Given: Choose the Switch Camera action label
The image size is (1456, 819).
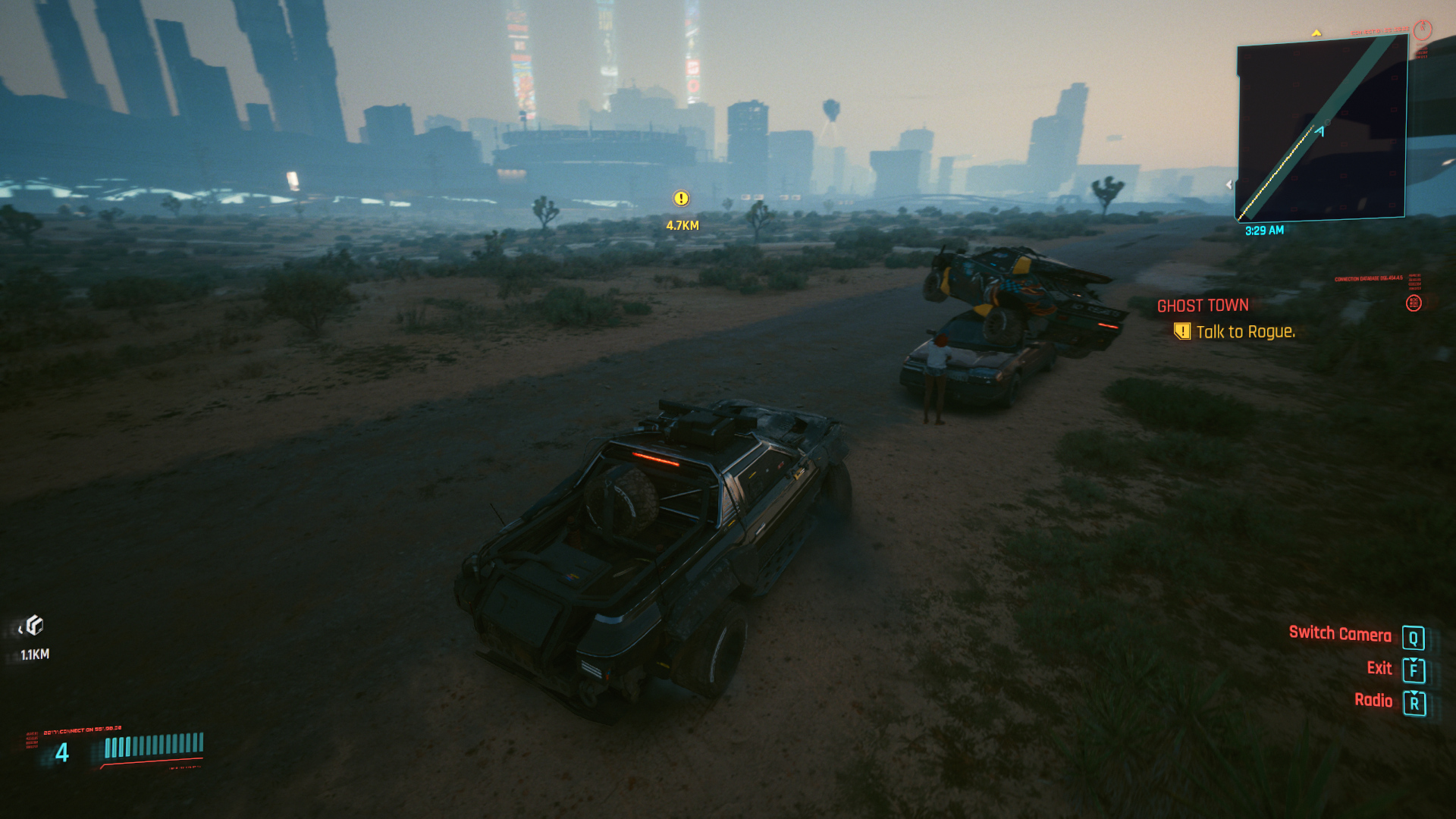Looking at the screenshot, I should (1339, 634).
